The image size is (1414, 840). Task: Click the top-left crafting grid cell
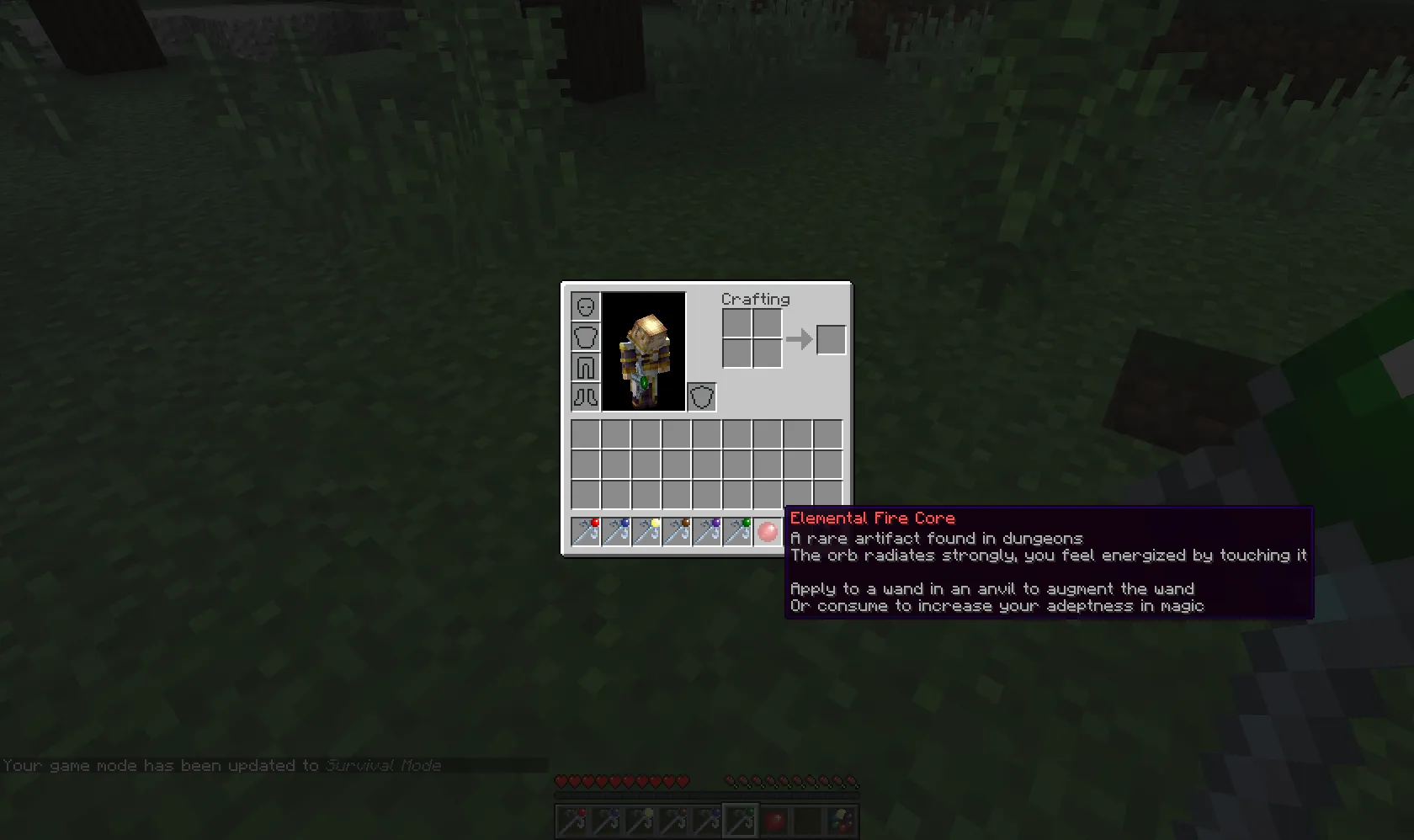[736, 322]
